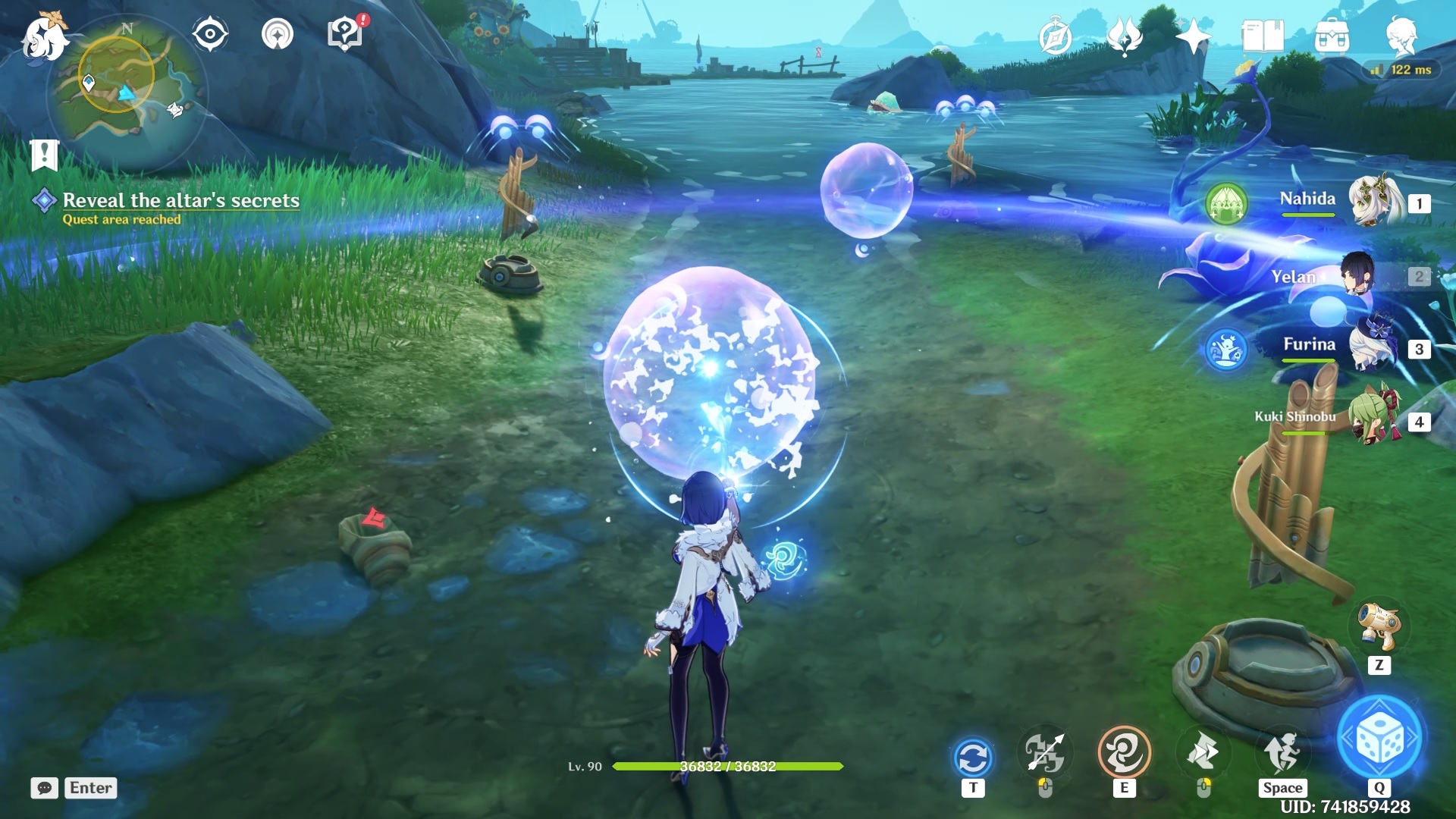
Task: Use the gadget gun quick-use icon
Action: [x=1379, y=626]
